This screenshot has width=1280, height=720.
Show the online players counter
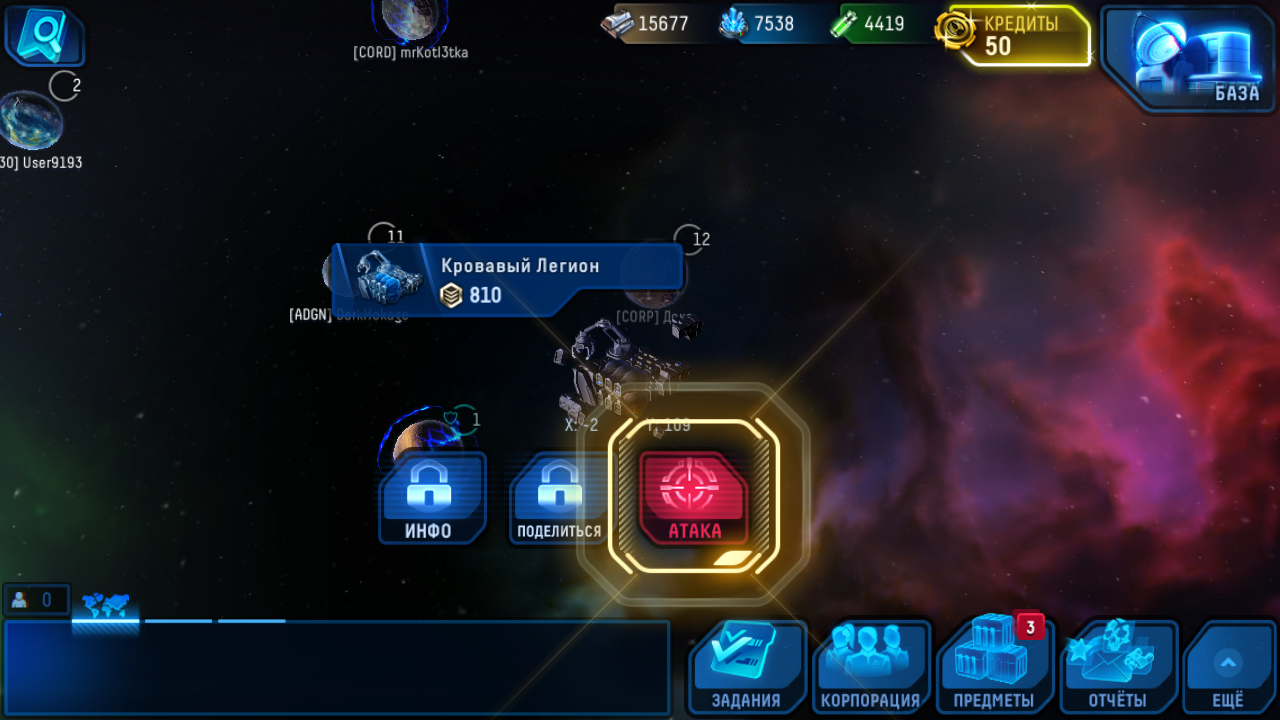[36, 600]
